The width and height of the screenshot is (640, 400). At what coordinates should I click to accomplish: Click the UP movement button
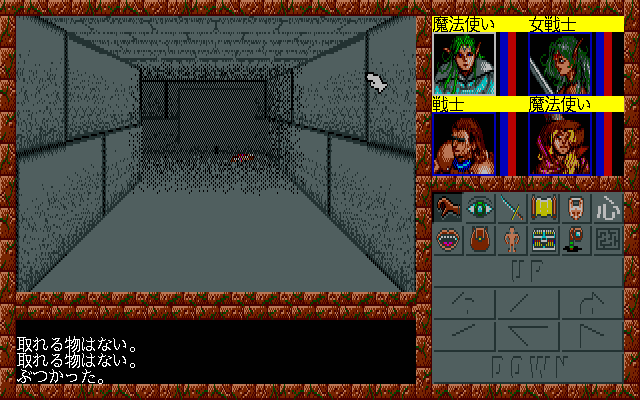(x=528, y=270)
